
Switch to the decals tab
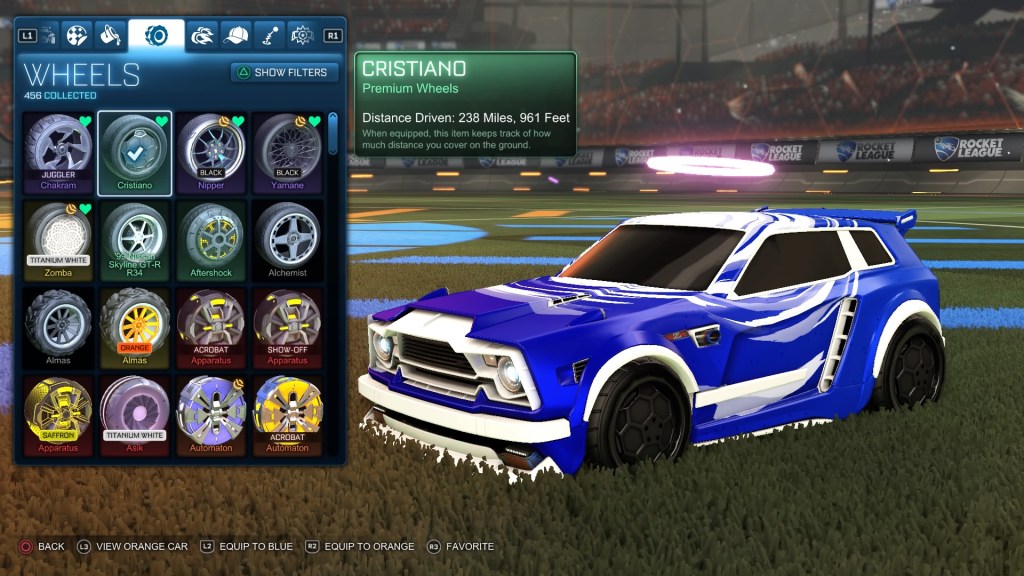point(76,35)
